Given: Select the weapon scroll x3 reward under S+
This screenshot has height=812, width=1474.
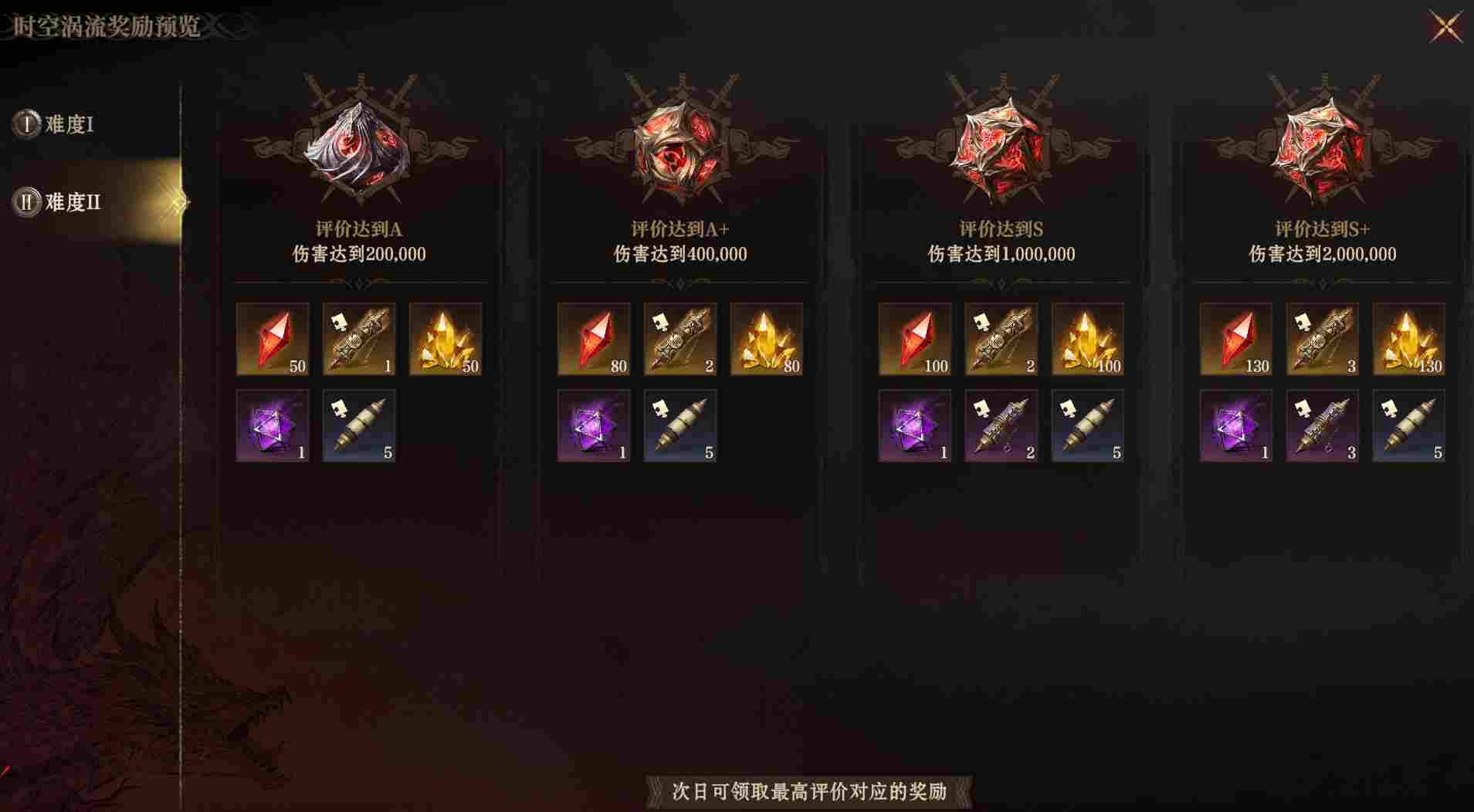Looking at the screenshot, I should pos(1322,425).
